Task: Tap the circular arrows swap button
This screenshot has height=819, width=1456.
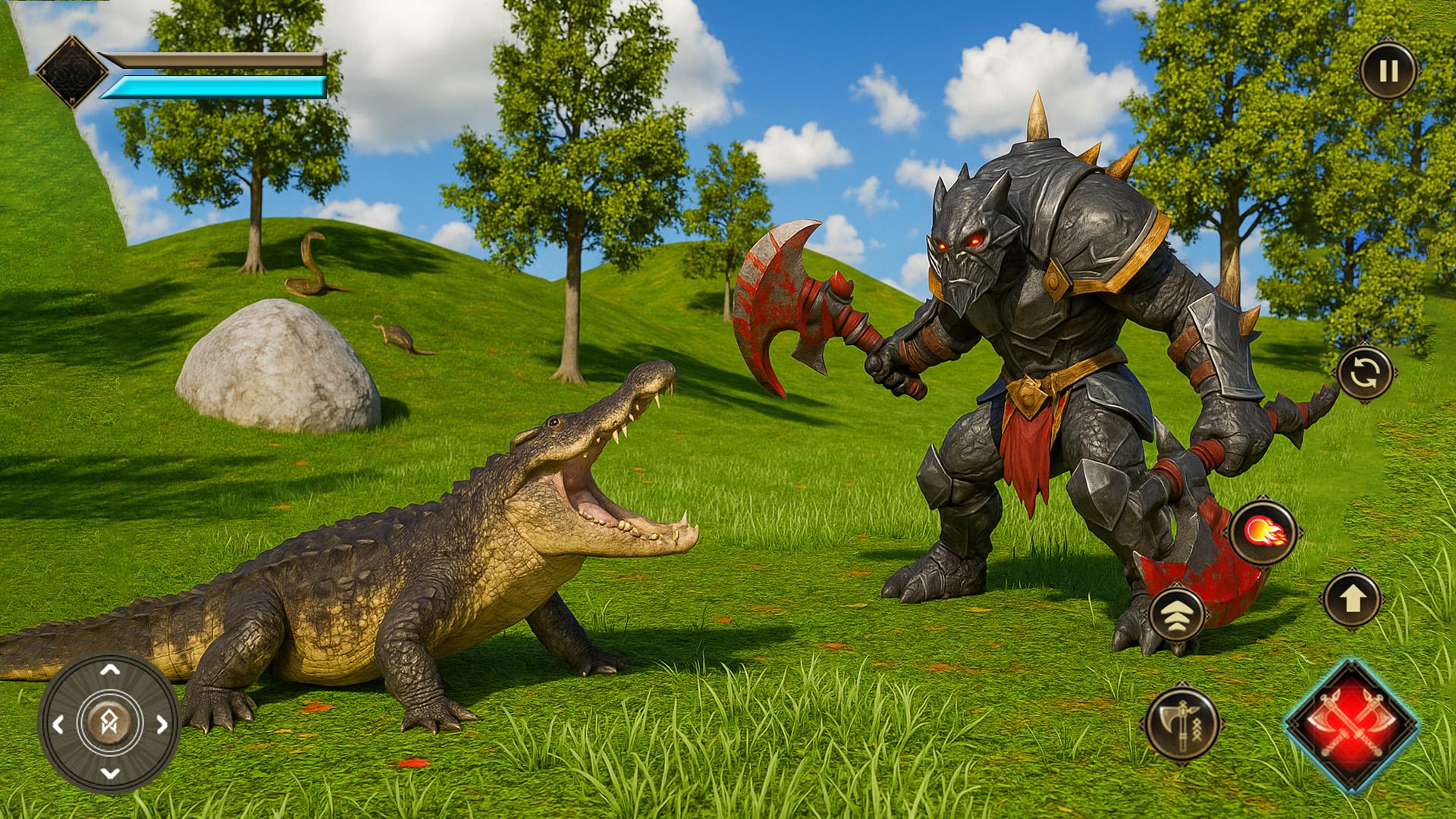Action: click(1364, 373)
